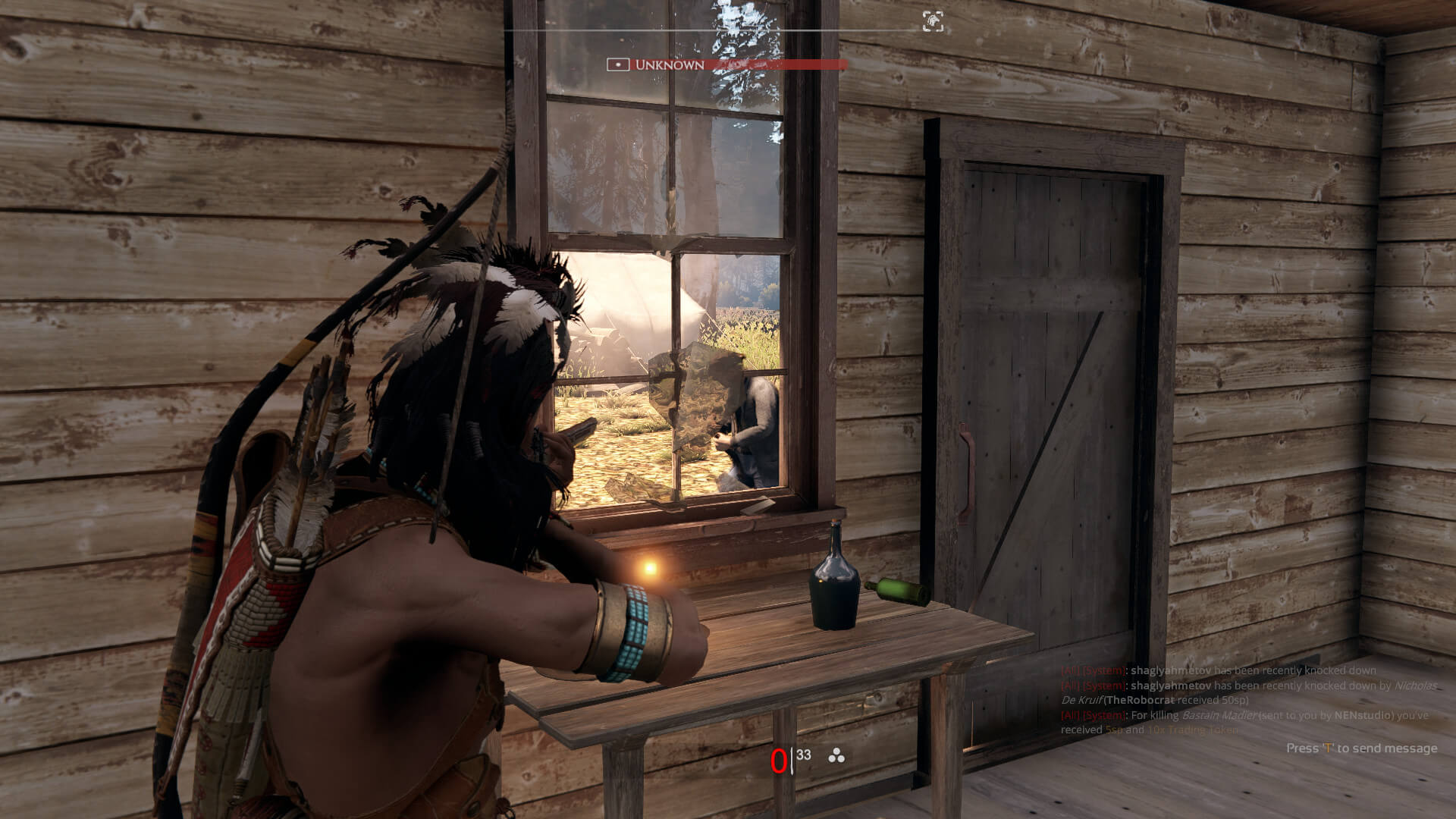Click the three-circle icon next to ammo count
The height and width of the screenshot is (819, 1456).
836,755
